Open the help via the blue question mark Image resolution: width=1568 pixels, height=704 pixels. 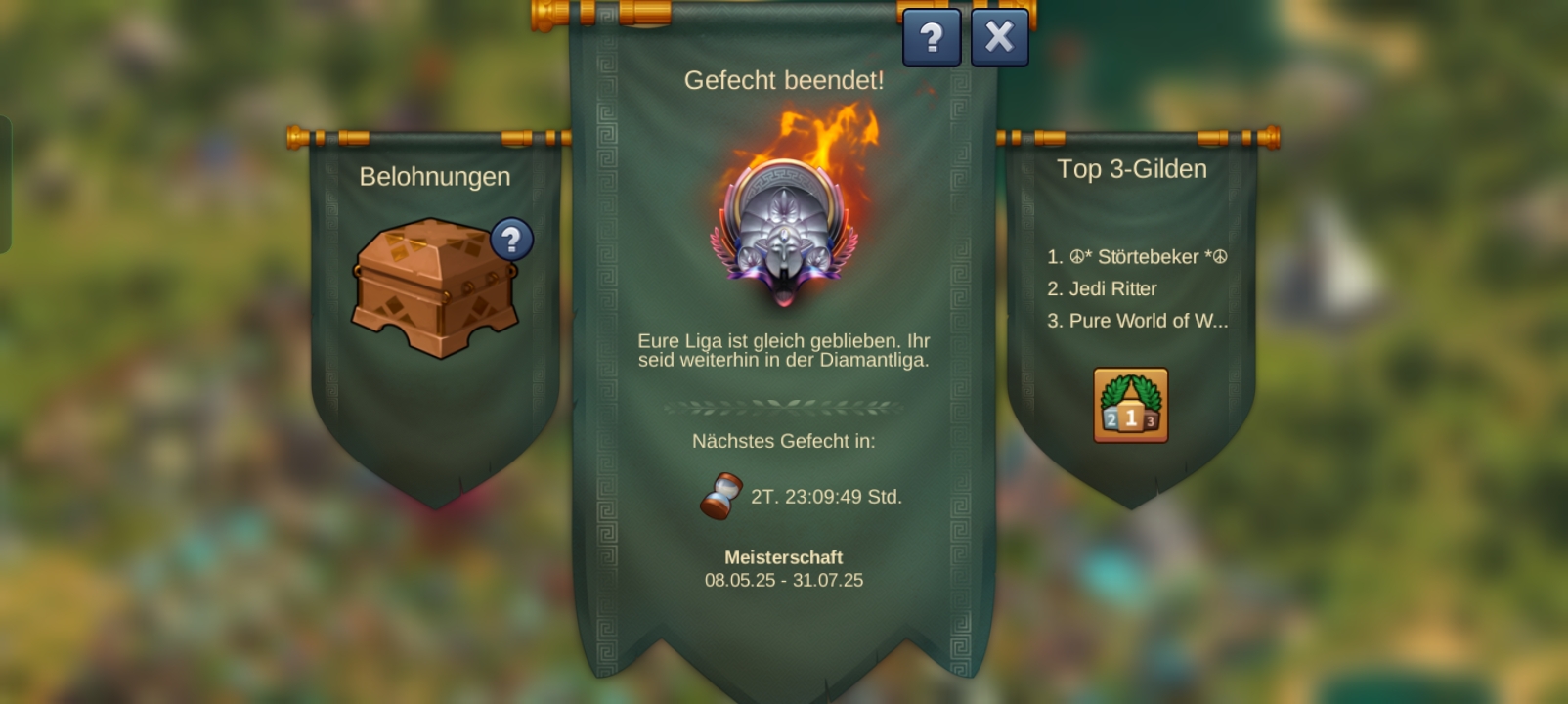point(932,39)
